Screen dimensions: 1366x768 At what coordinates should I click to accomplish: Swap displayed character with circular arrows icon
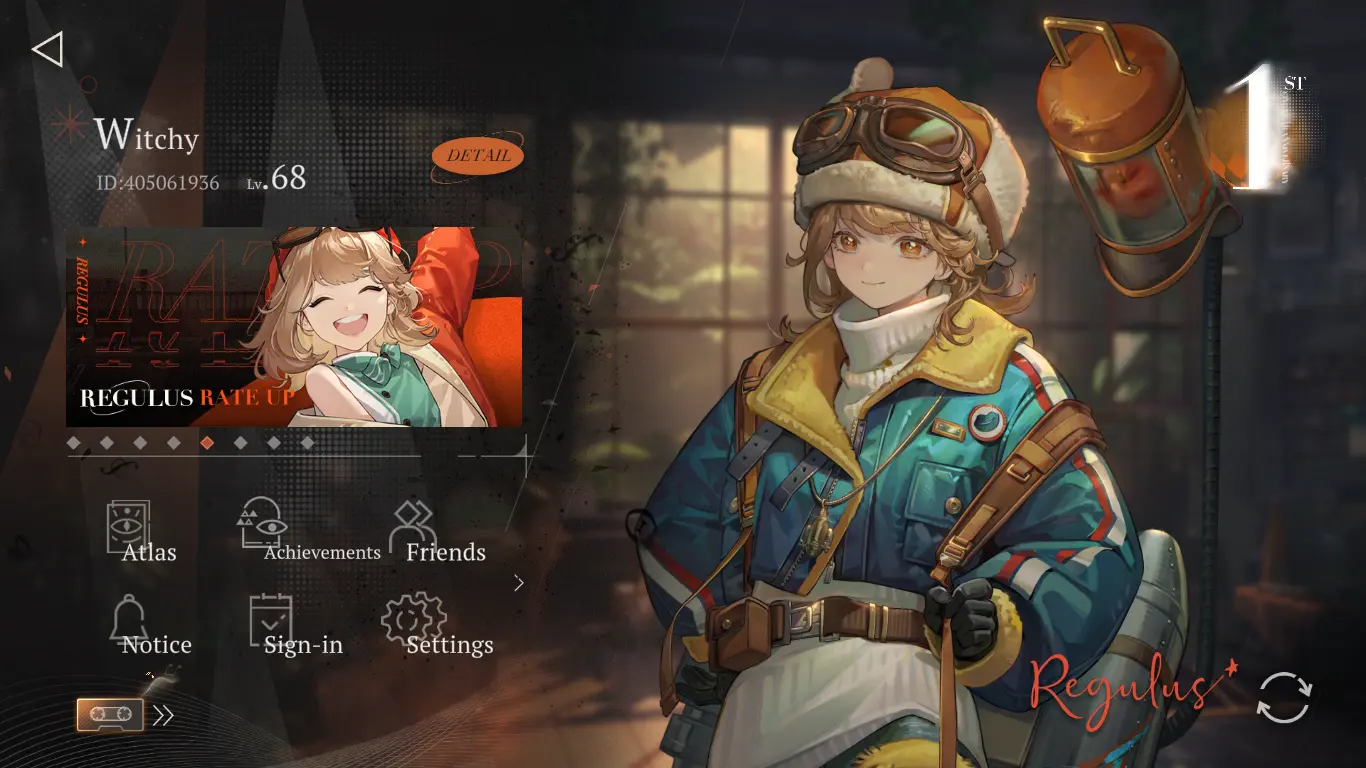1284,697
